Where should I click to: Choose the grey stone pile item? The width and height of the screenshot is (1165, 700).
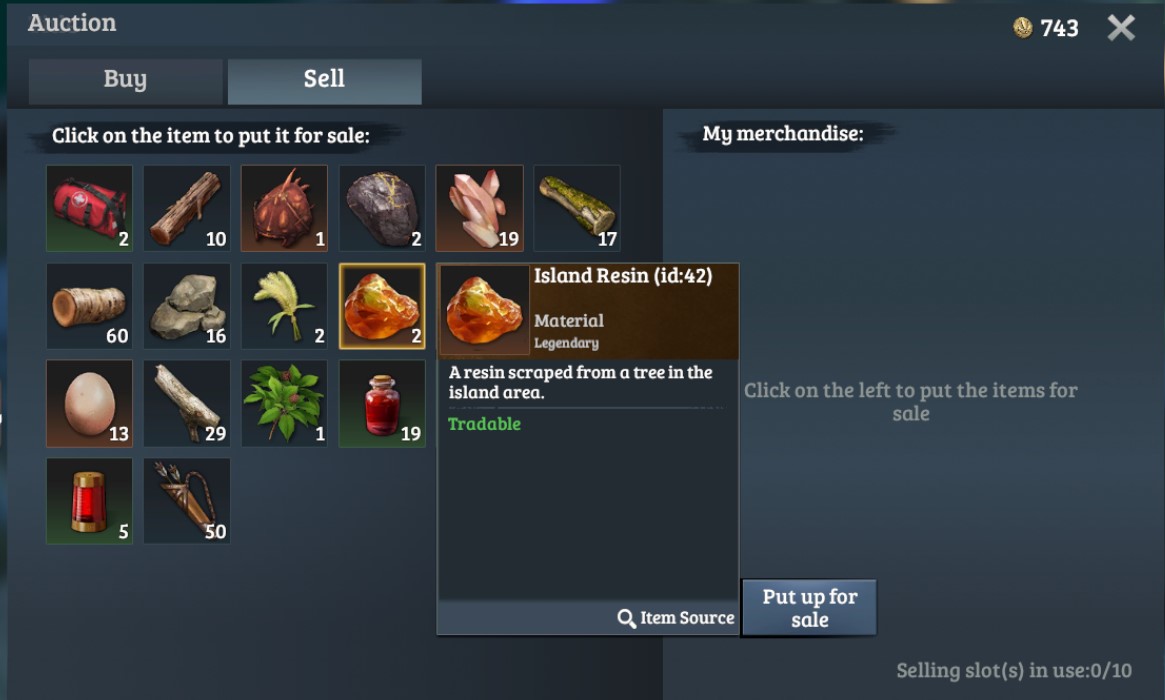187,306
